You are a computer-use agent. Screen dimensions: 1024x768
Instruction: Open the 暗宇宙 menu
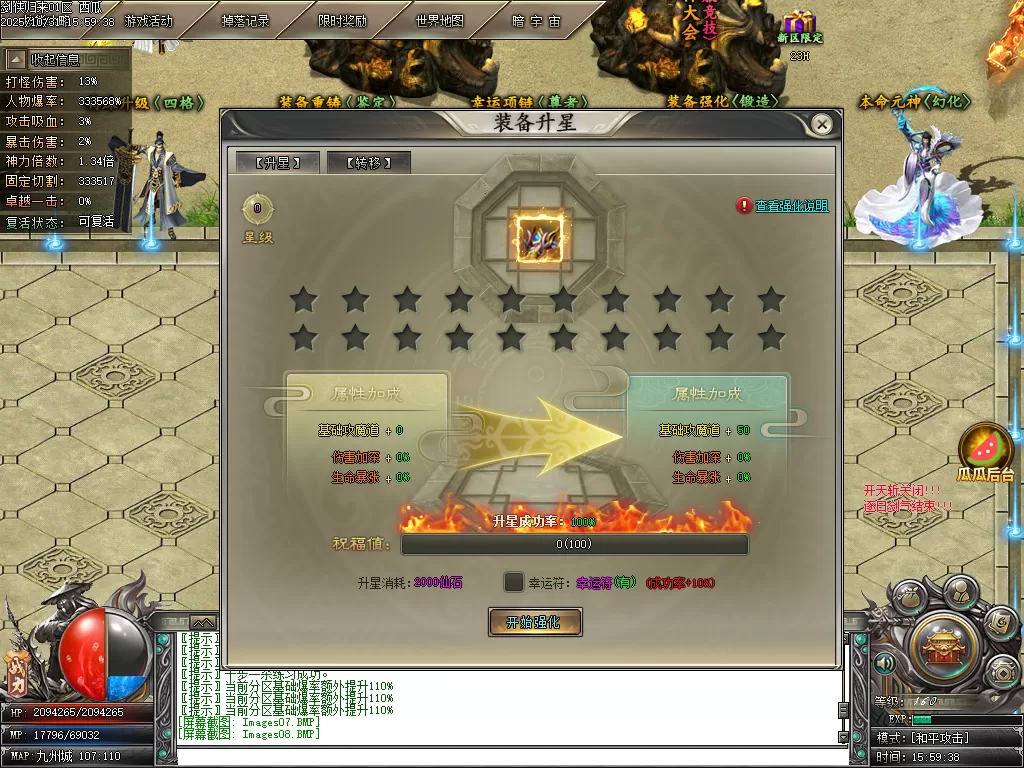click(536, 21)
